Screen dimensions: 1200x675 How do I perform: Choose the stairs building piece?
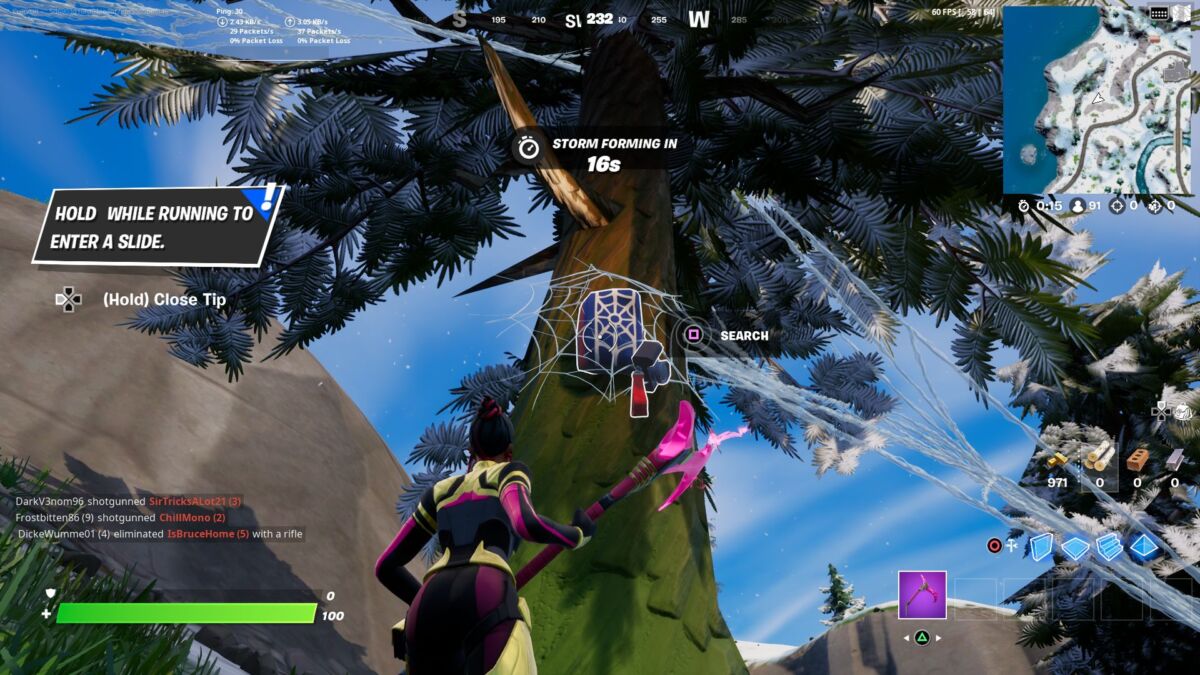pyautogui.click(x=1109, y=547)
